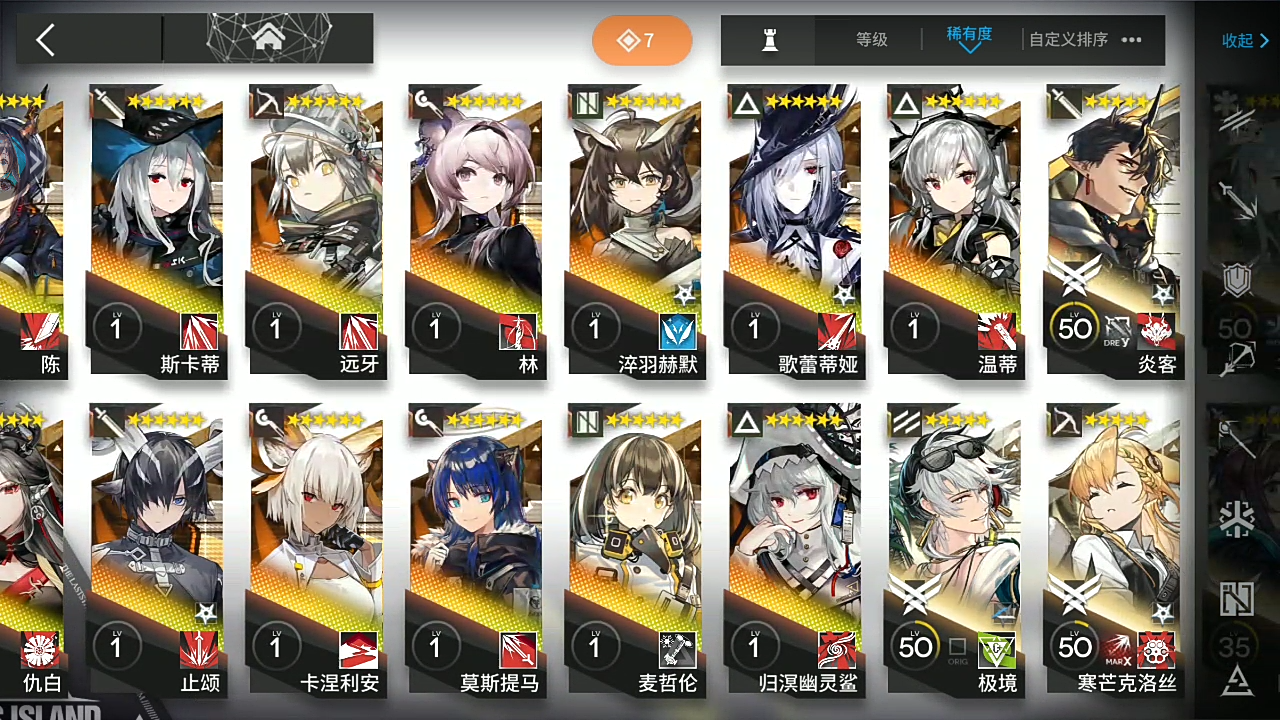1280x720 pixels.
Task: Click the shield icon in the right panel
Action: (1238, 280)
